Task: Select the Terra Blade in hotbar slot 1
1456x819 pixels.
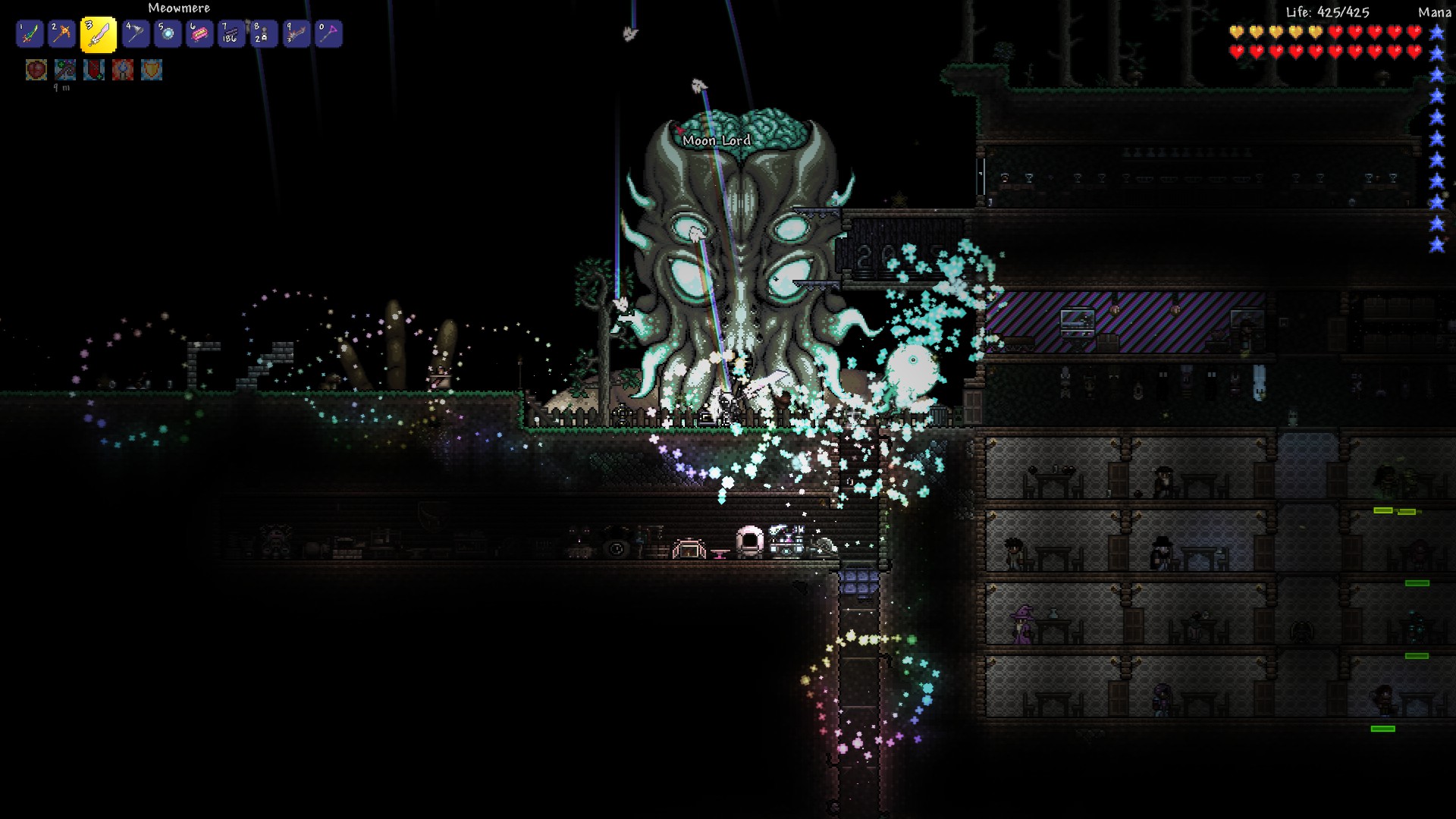Action: point(30,34)
